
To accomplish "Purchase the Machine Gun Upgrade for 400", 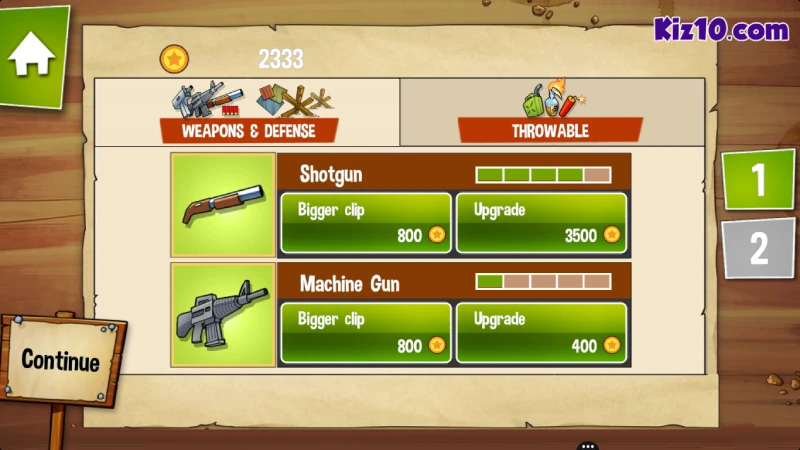I will 541,333.
